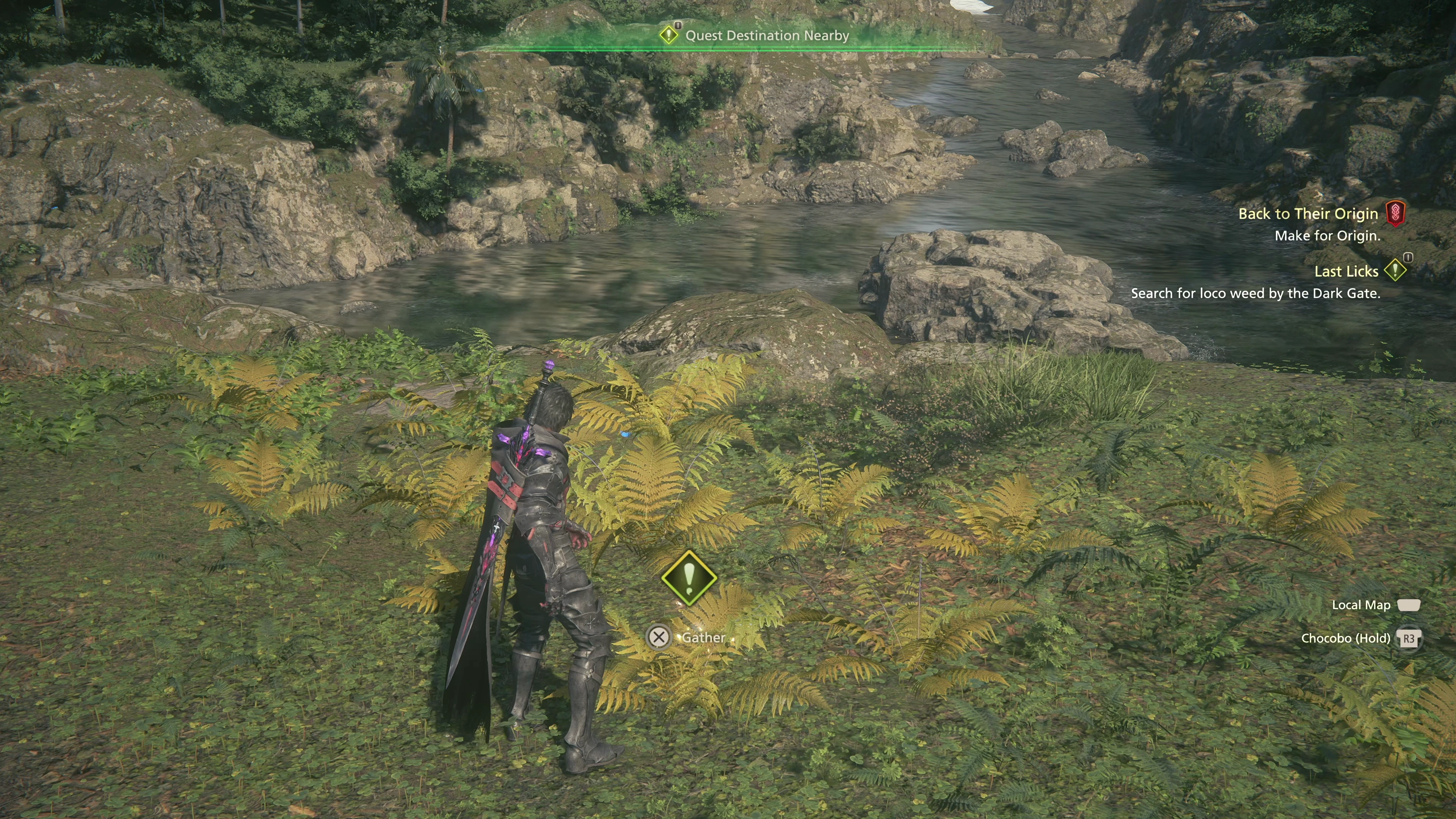Viewport: 1456px width, 819px height.
Task: Click the red main quest emblem icon
Action: click(1395, 213)
